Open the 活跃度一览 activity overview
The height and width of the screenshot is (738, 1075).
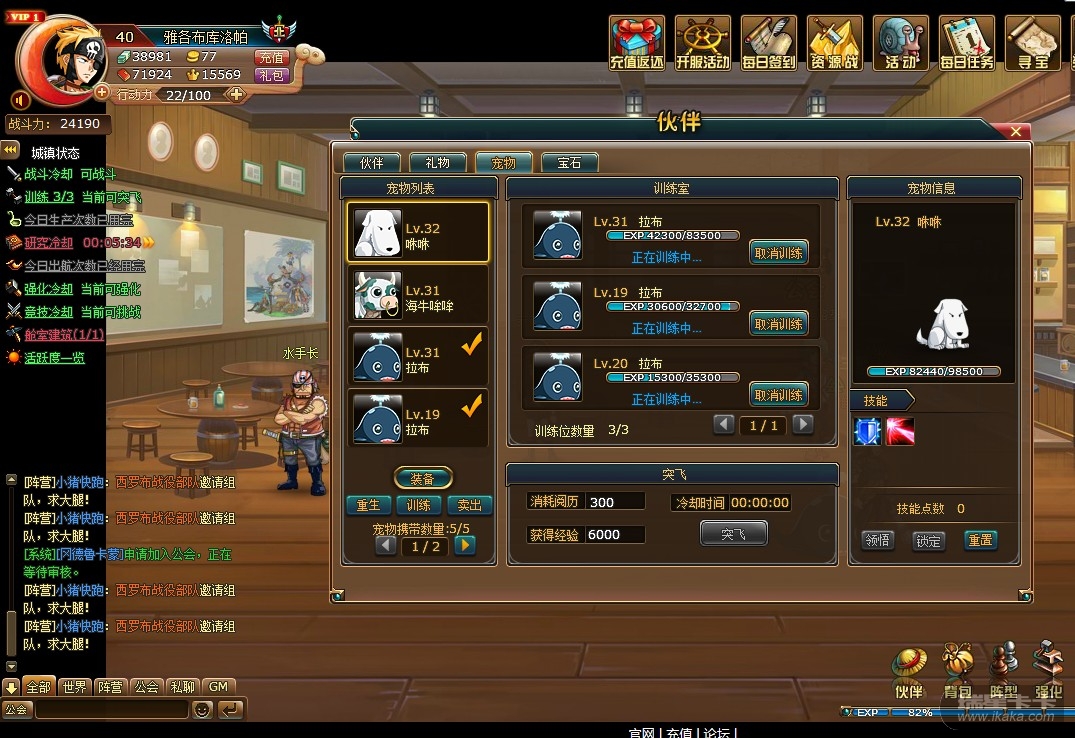[x=54, y=357]
